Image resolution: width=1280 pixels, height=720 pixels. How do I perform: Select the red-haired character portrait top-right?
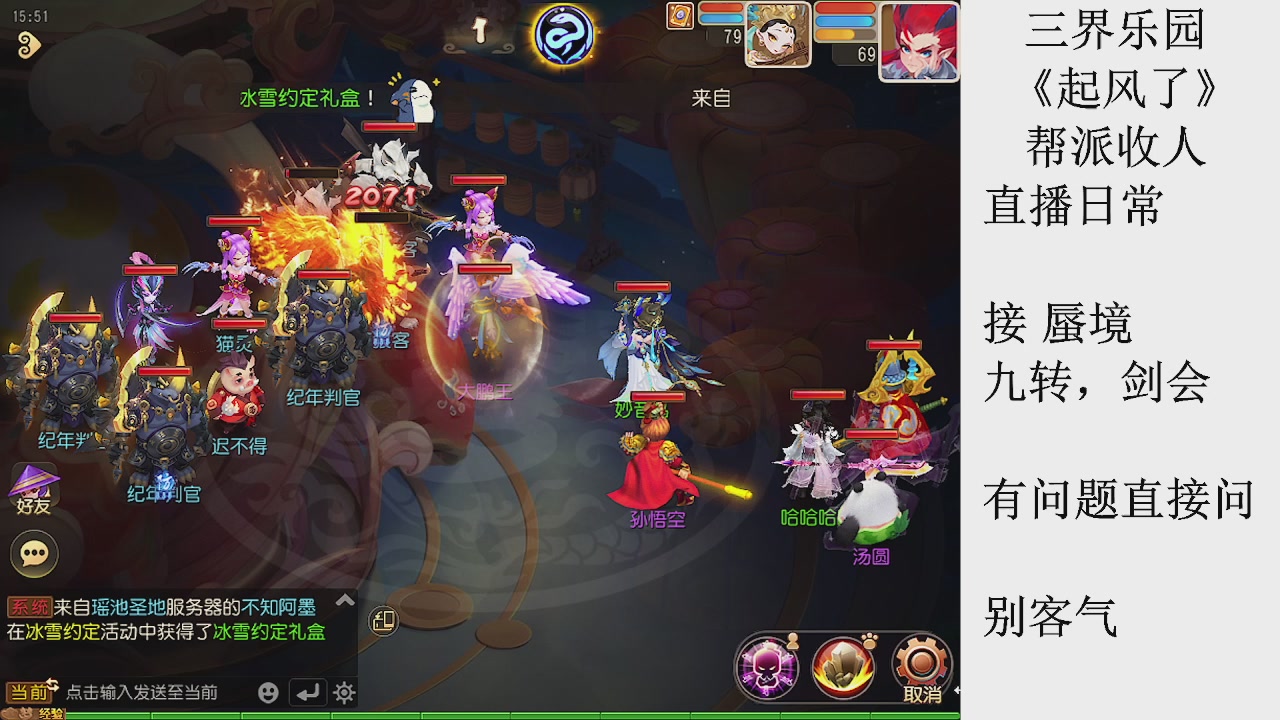click(917, 42)
